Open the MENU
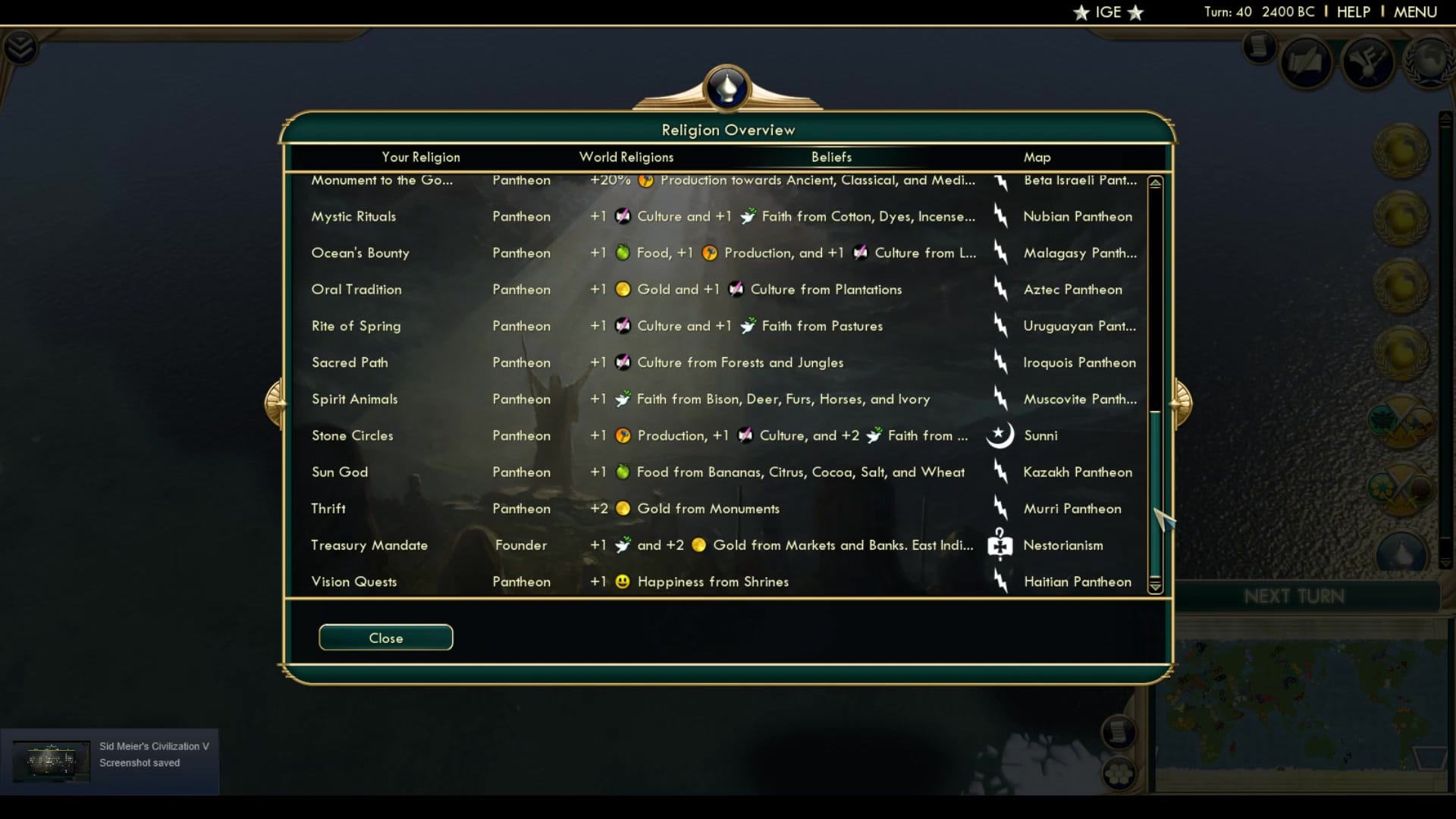The height and width of the screenshot is (819, 1456). (x=1415, y=11)
